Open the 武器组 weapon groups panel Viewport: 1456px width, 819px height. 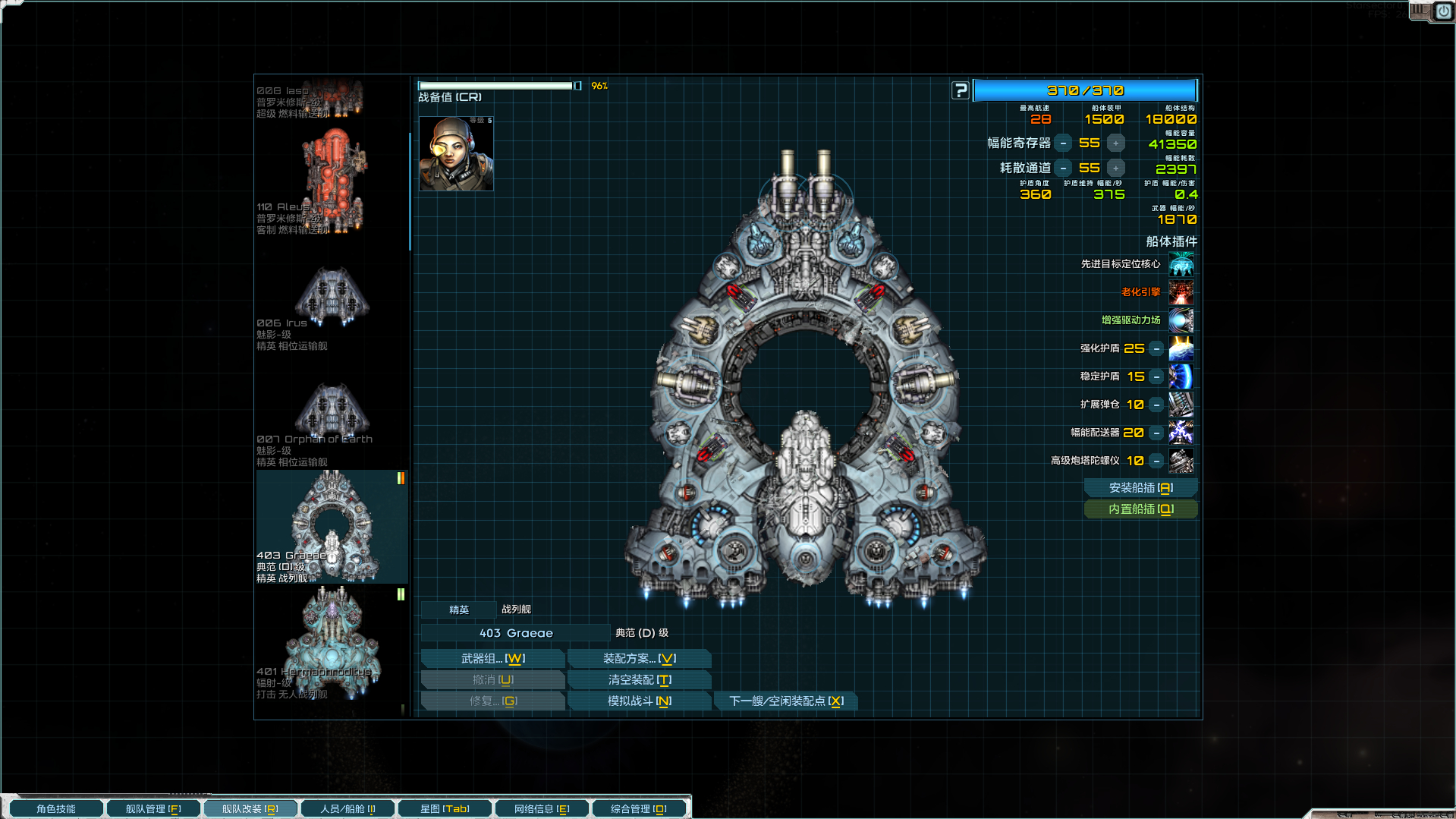coord(492,659)
